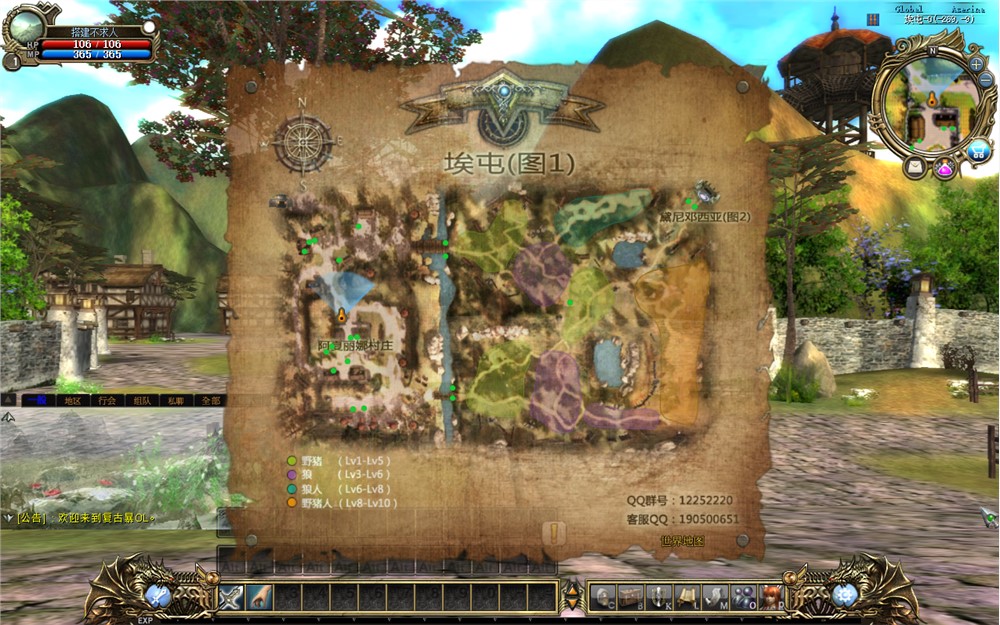Open the open-book menu icon

[686, 598]
